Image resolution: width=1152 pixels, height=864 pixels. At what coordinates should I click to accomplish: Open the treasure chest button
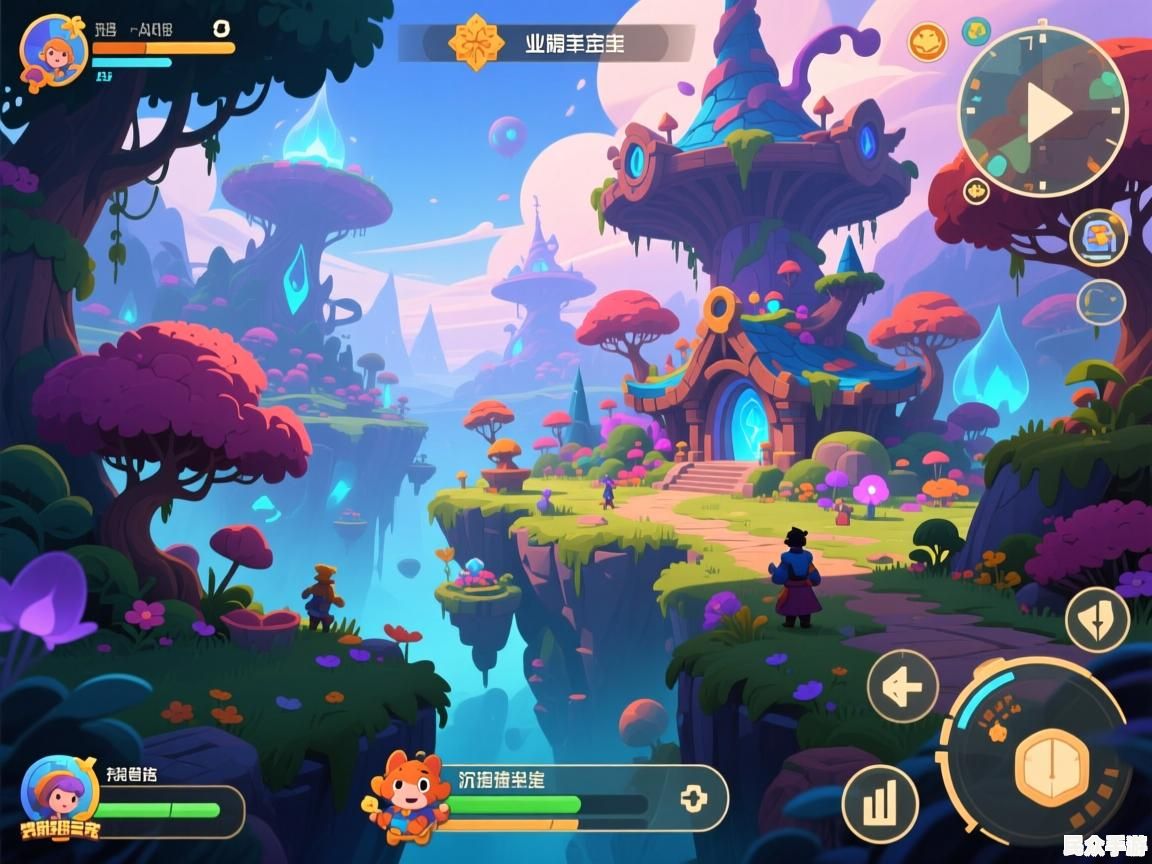click(x=1099, y=238)
